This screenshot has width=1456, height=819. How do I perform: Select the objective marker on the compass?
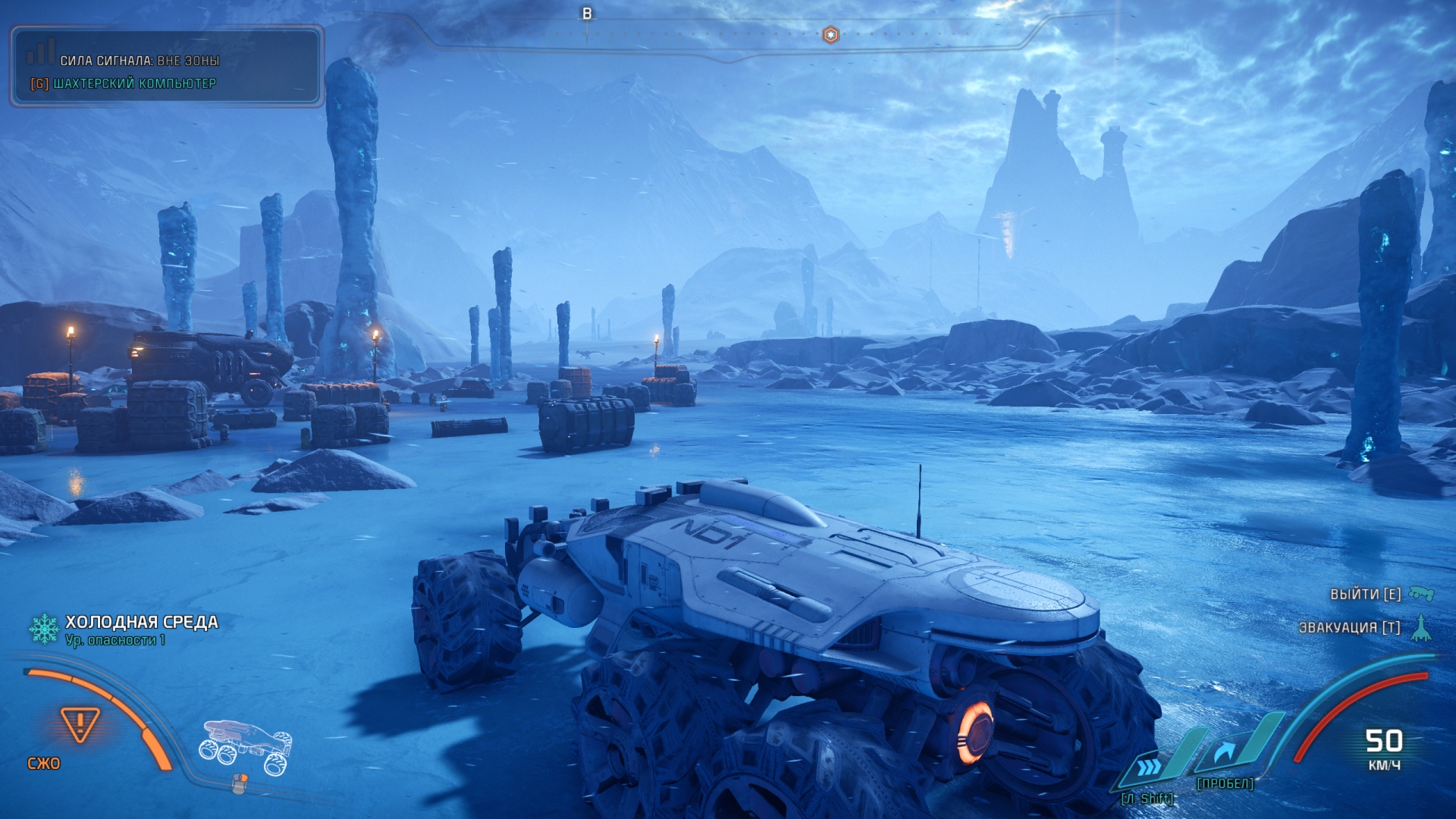830,35
